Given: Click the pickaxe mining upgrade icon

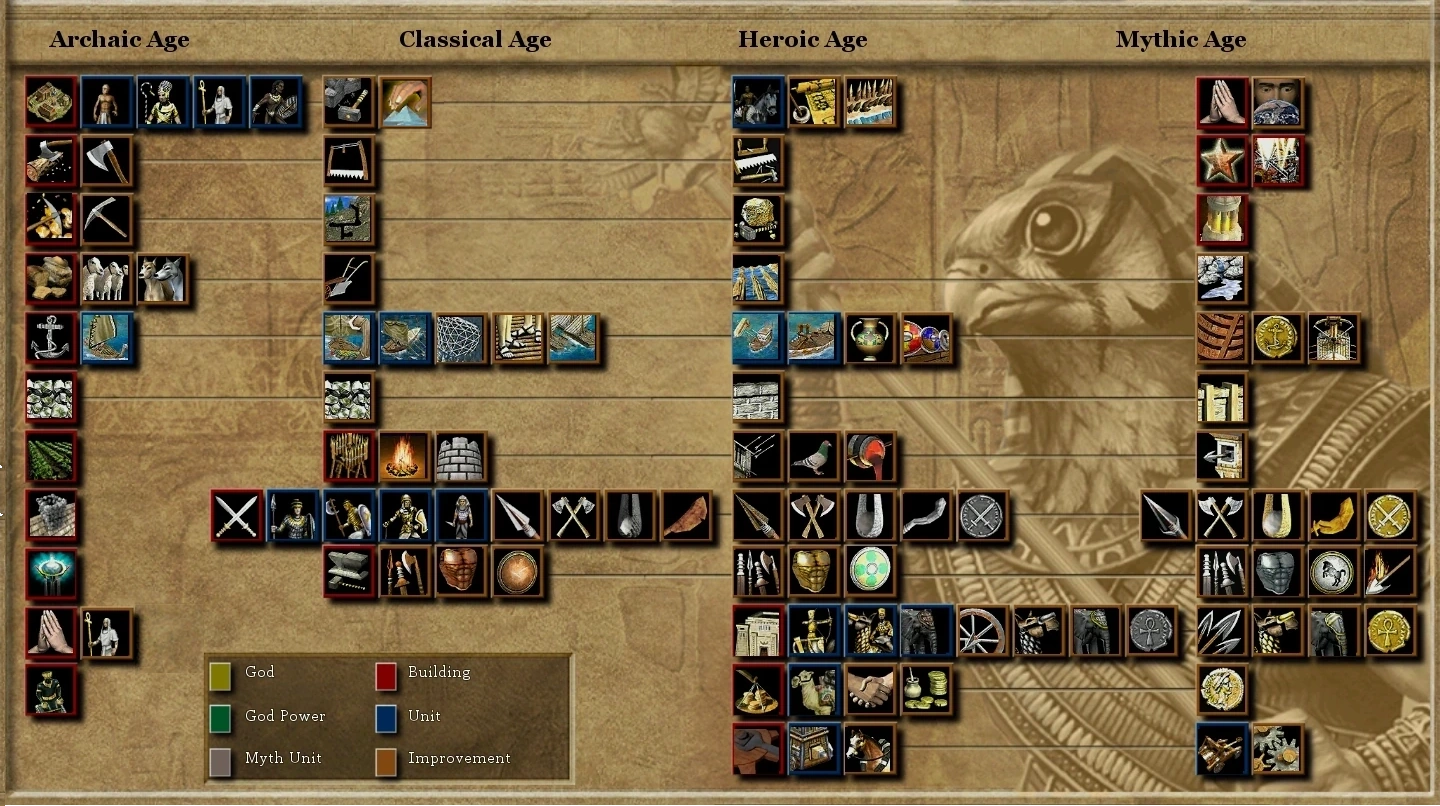Looking at the screenshot, I should tap(107, 218).
